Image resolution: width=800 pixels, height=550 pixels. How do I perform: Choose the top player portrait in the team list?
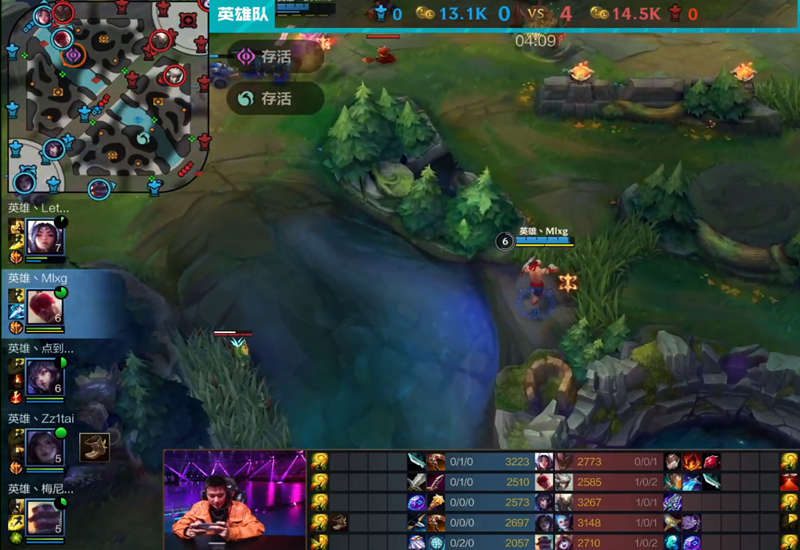45,236
